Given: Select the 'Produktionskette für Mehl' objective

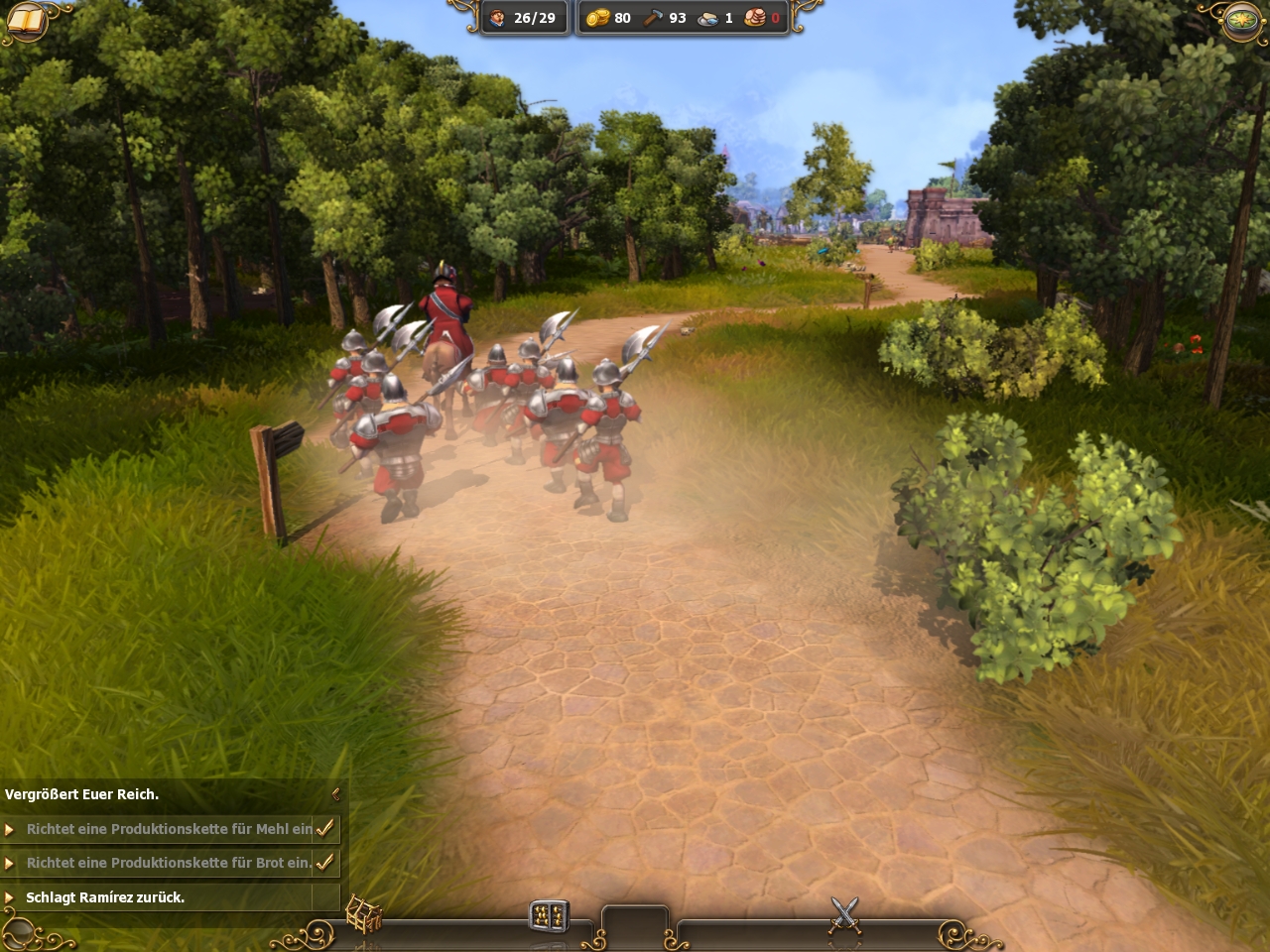Looking at the screenshot, I should point(169,829).
